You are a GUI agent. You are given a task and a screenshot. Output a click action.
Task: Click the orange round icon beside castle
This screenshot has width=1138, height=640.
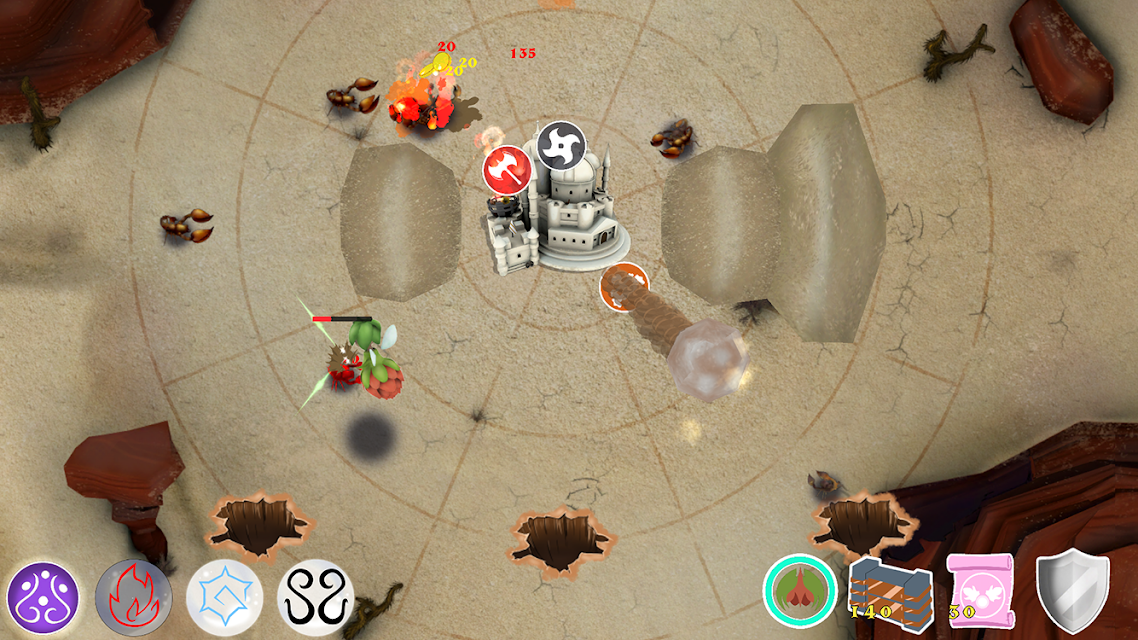(624, 288)
